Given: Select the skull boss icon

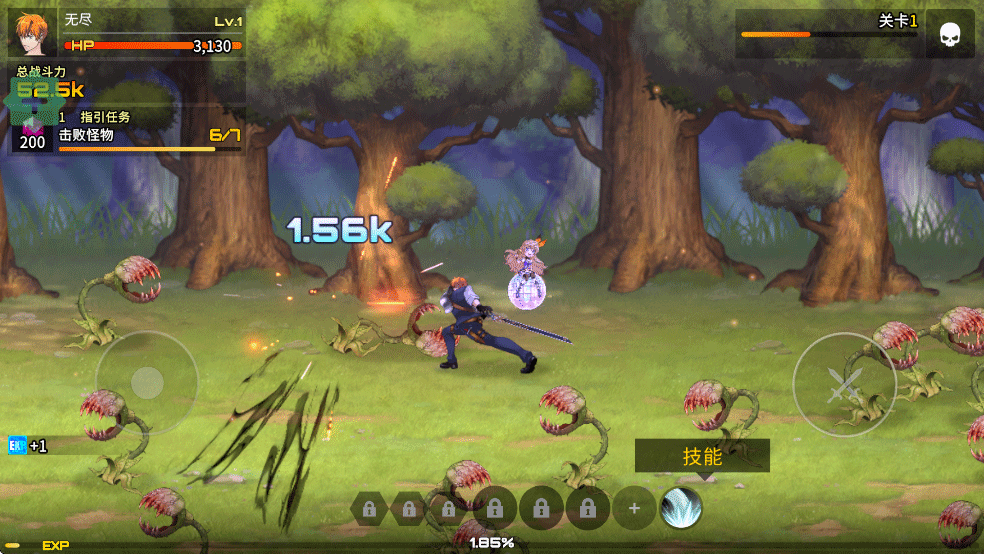Looking at the screenshot, I should click(949, 36).
